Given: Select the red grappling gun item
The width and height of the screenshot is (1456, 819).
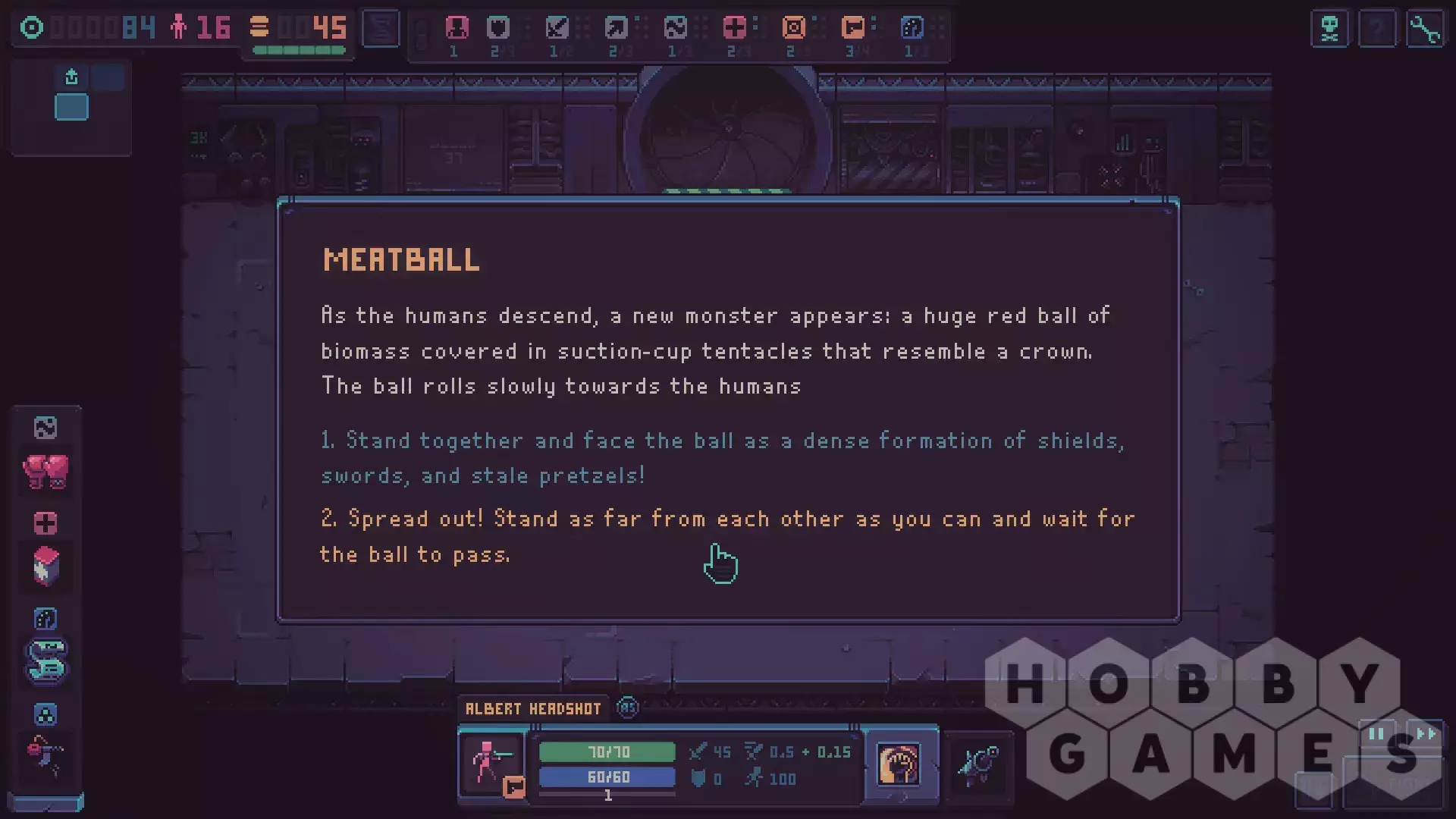Looking at the screenshot, I should [x=45, y=755].
